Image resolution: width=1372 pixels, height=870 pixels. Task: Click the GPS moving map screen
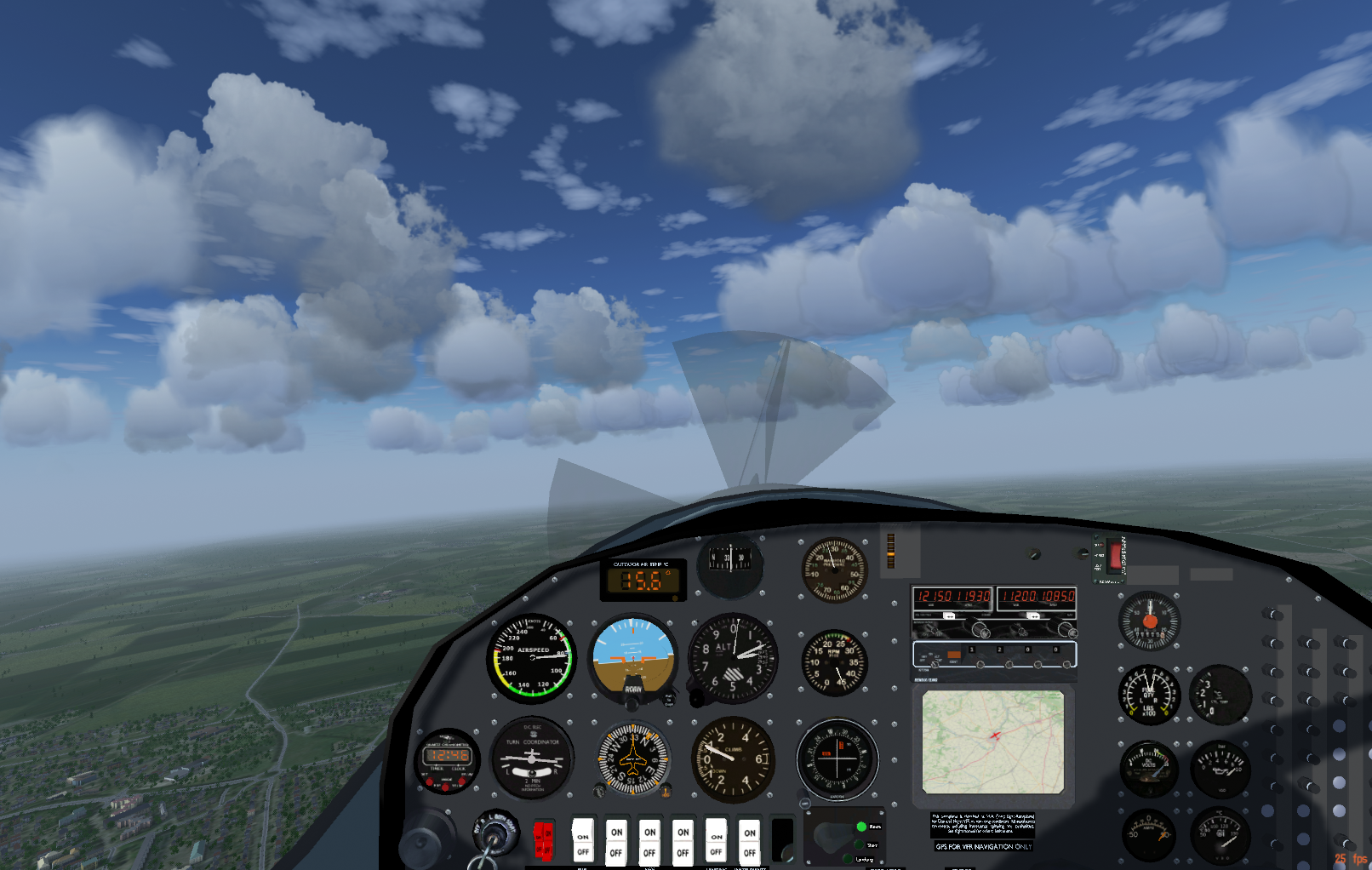coord(992,741)
